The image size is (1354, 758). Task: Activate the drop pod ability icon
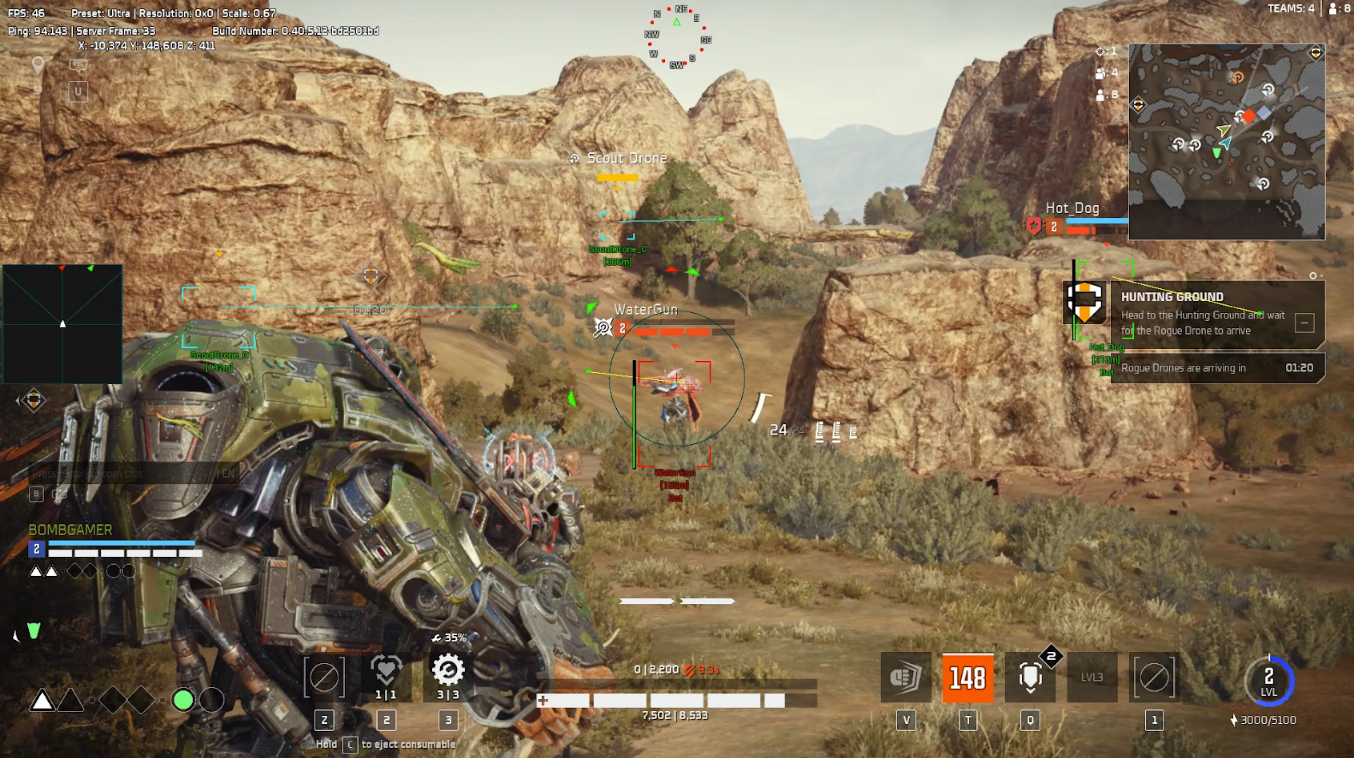pyautogui.click(x=1028, y=677)
